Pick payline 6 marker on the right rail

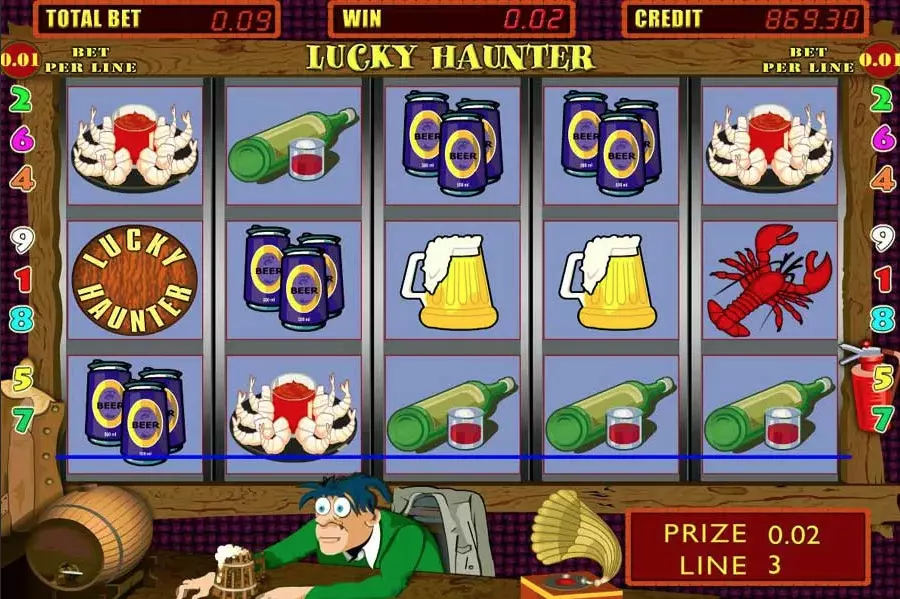click(882, 139)
